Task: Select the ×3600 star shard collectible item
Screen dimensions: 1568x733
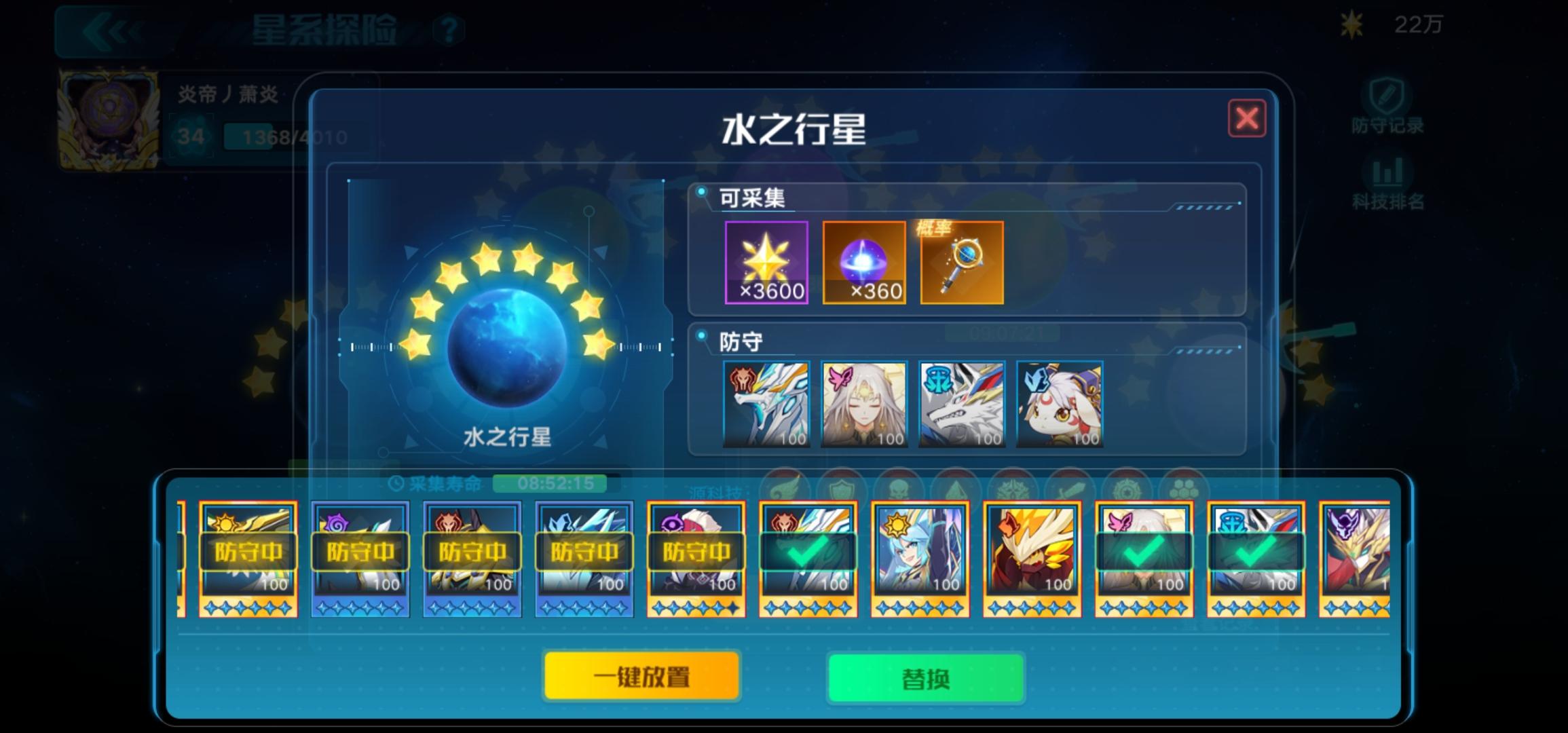Action: (x=767, y=263)
